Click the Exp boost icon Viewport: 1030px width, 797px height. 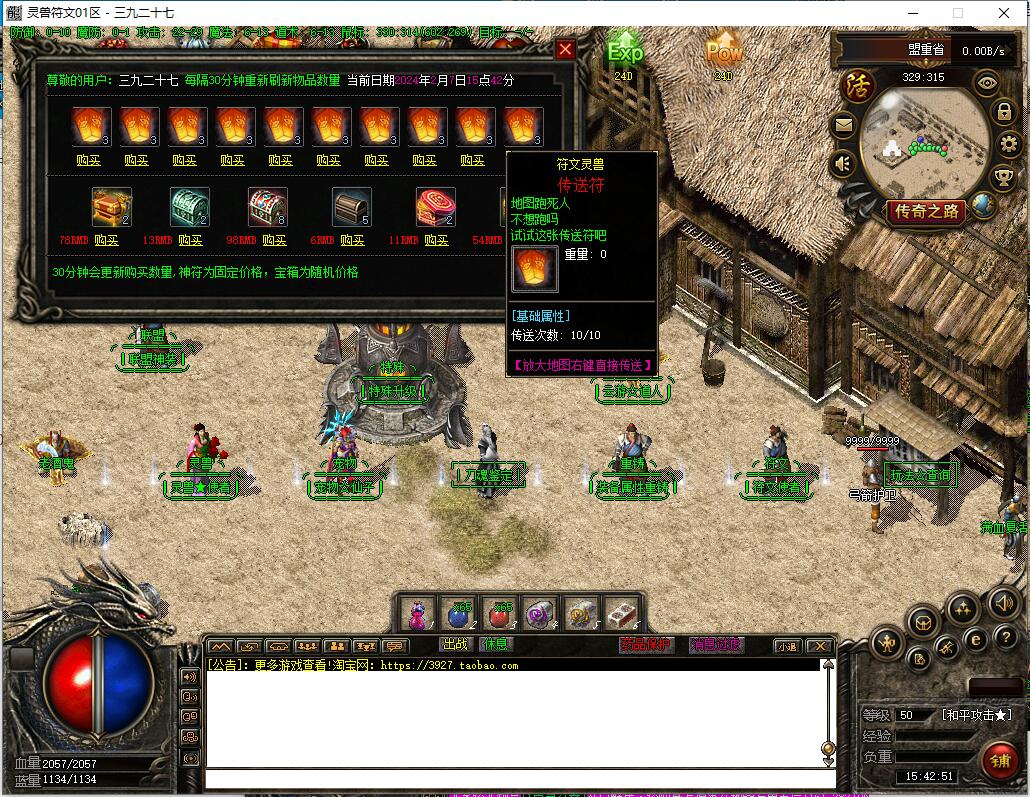point(625,50)
